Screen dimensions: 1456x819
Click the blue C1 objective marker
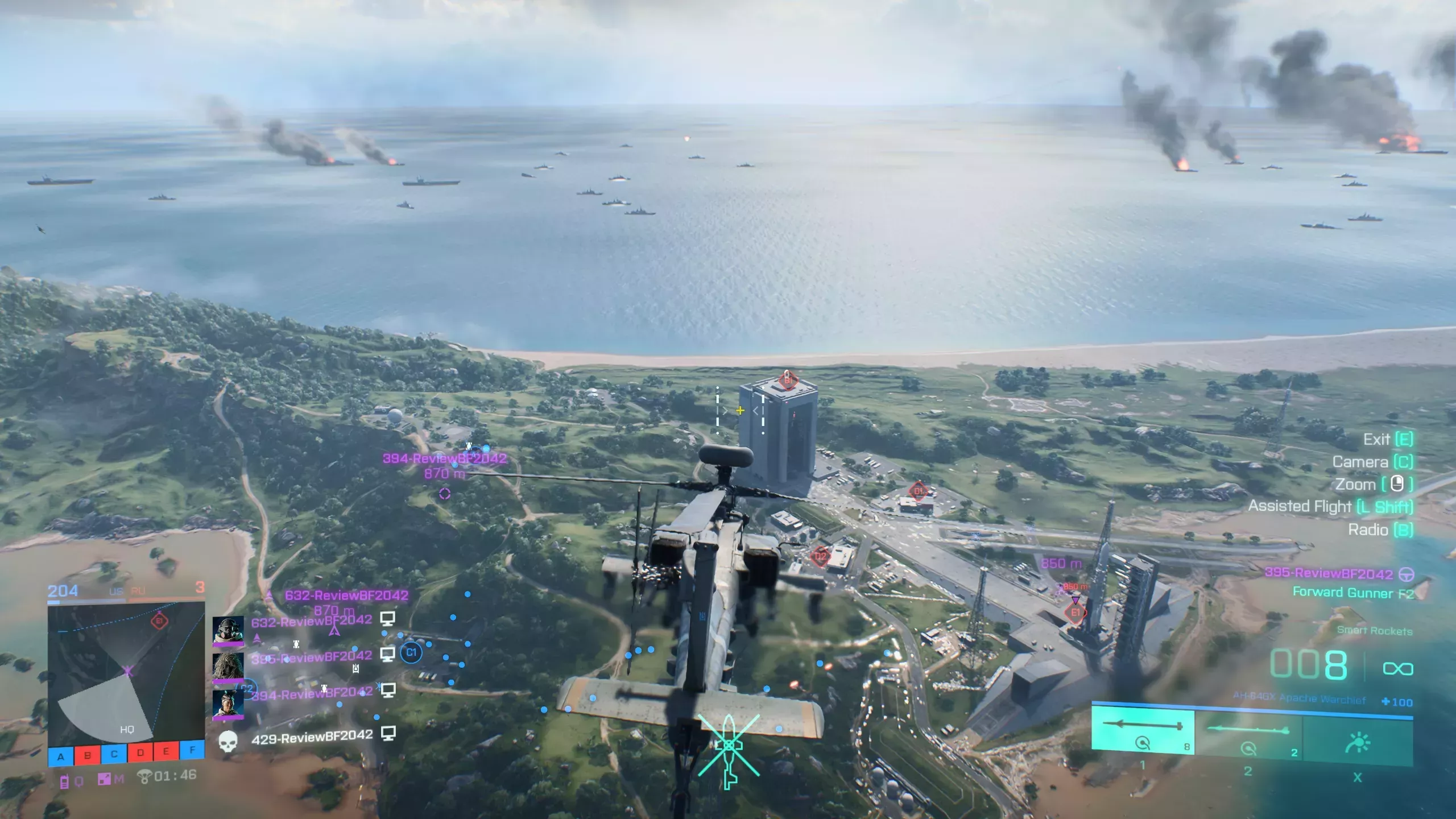[x=411, y=652]
